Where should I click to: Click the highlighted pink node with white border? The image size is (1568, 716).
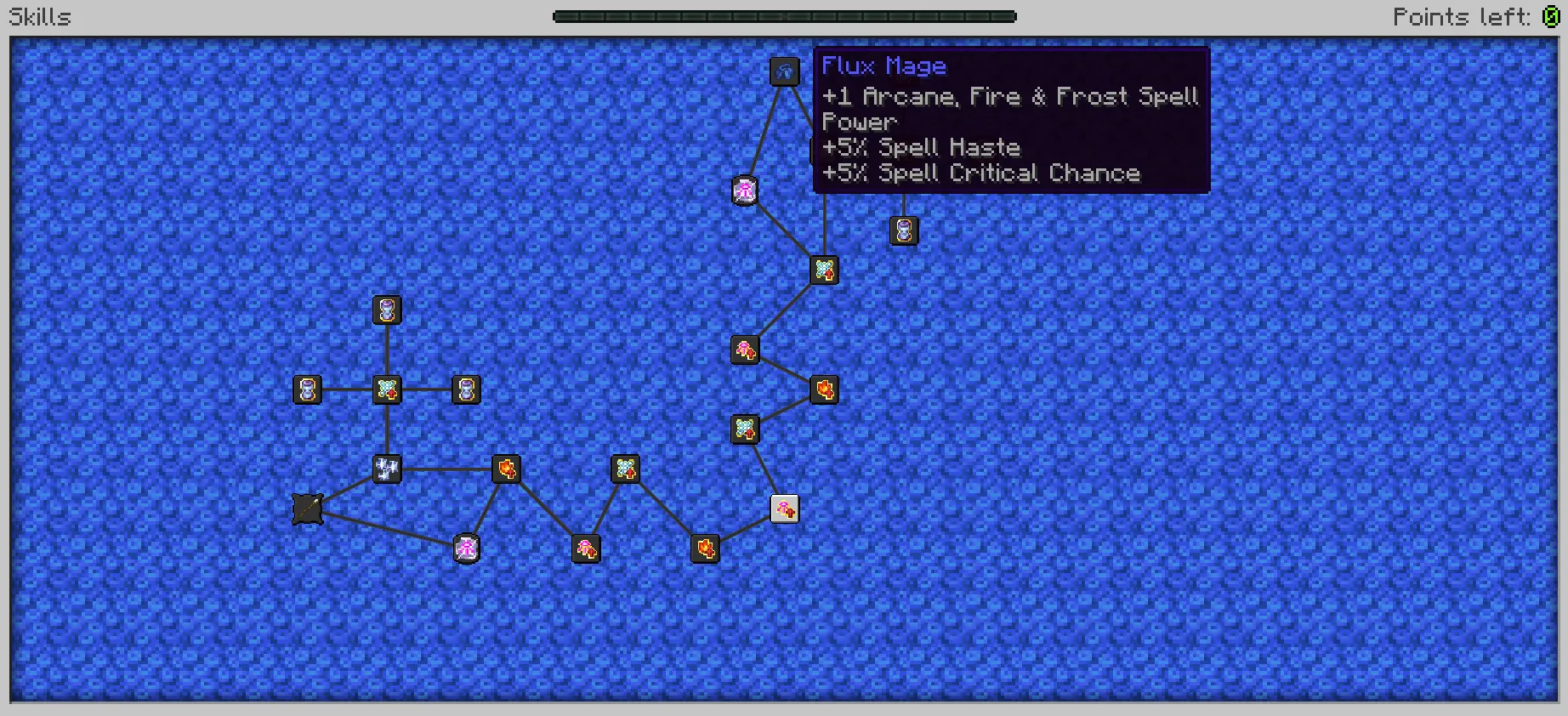[784, 508]
